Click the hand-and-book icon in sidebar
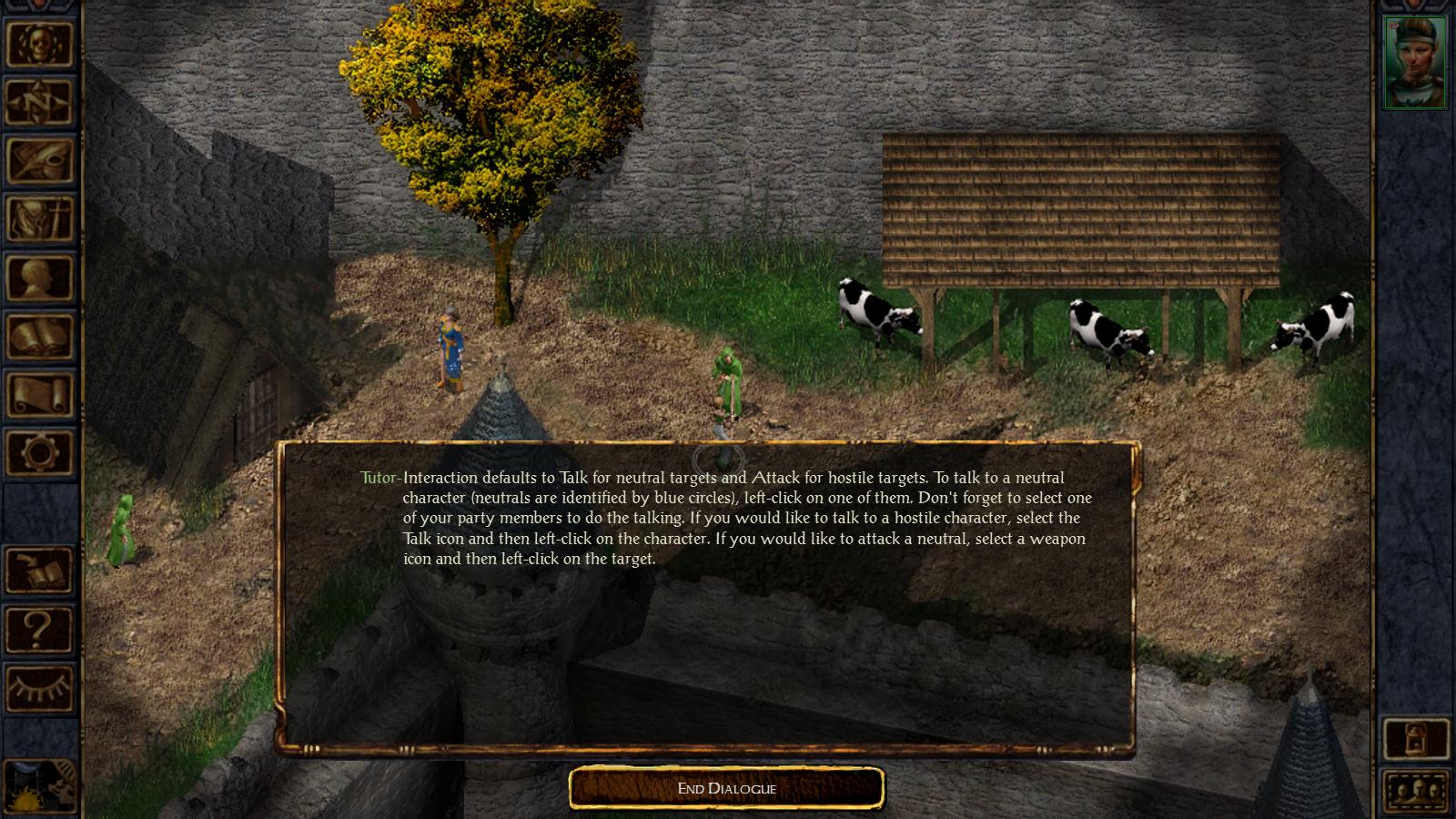Screen dimensions: 1456x819 [39, 571]
